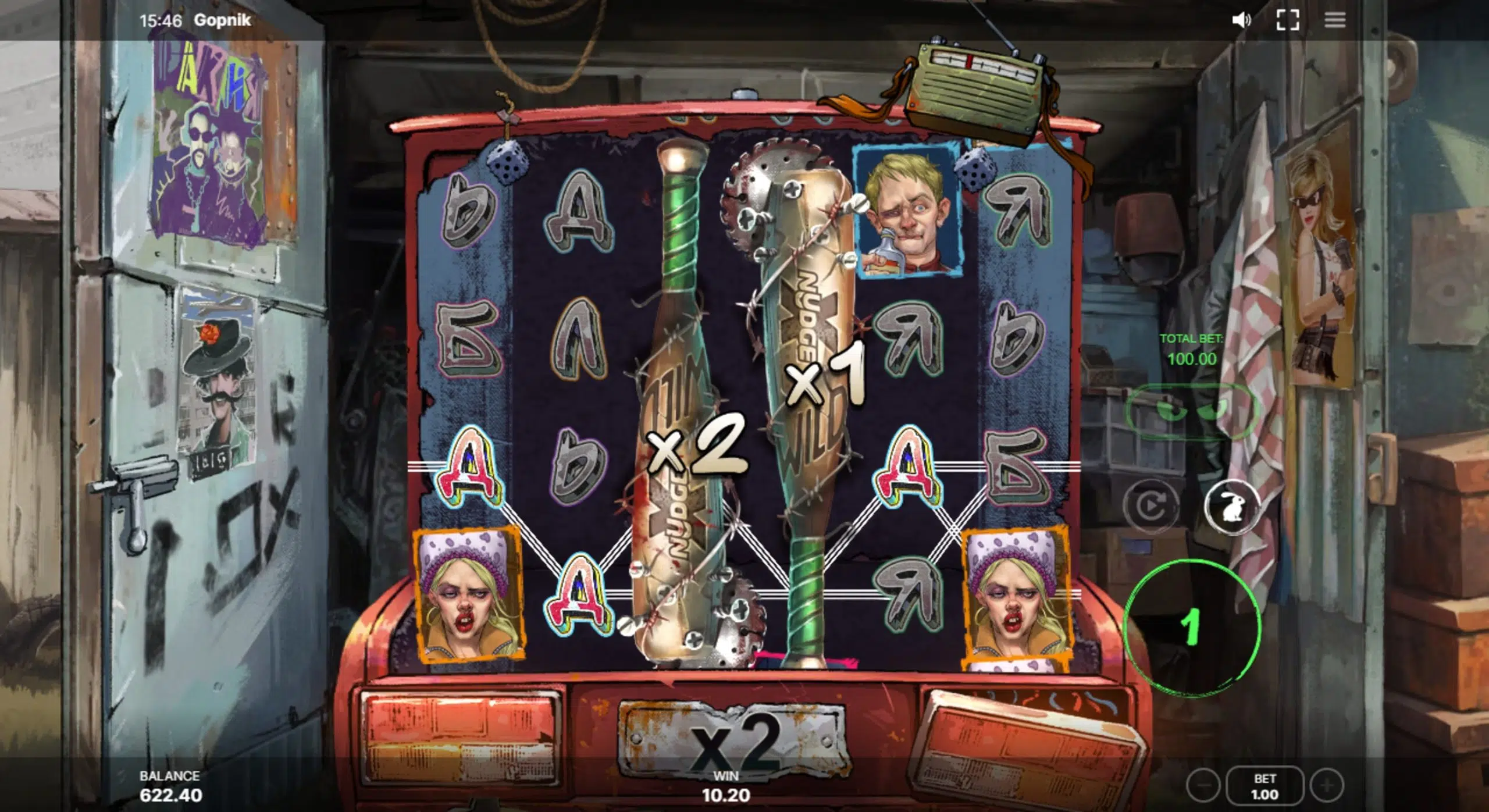Click the green eyes feature button

[1191, 411]
